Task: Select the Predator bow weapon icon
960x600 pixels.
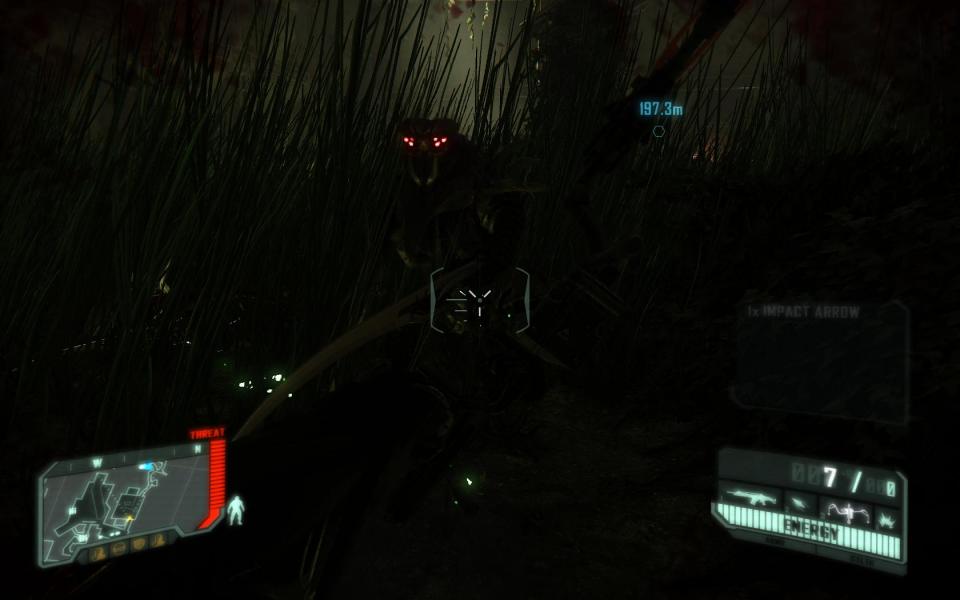Action: pyautogui.click(x=845, y=511)
